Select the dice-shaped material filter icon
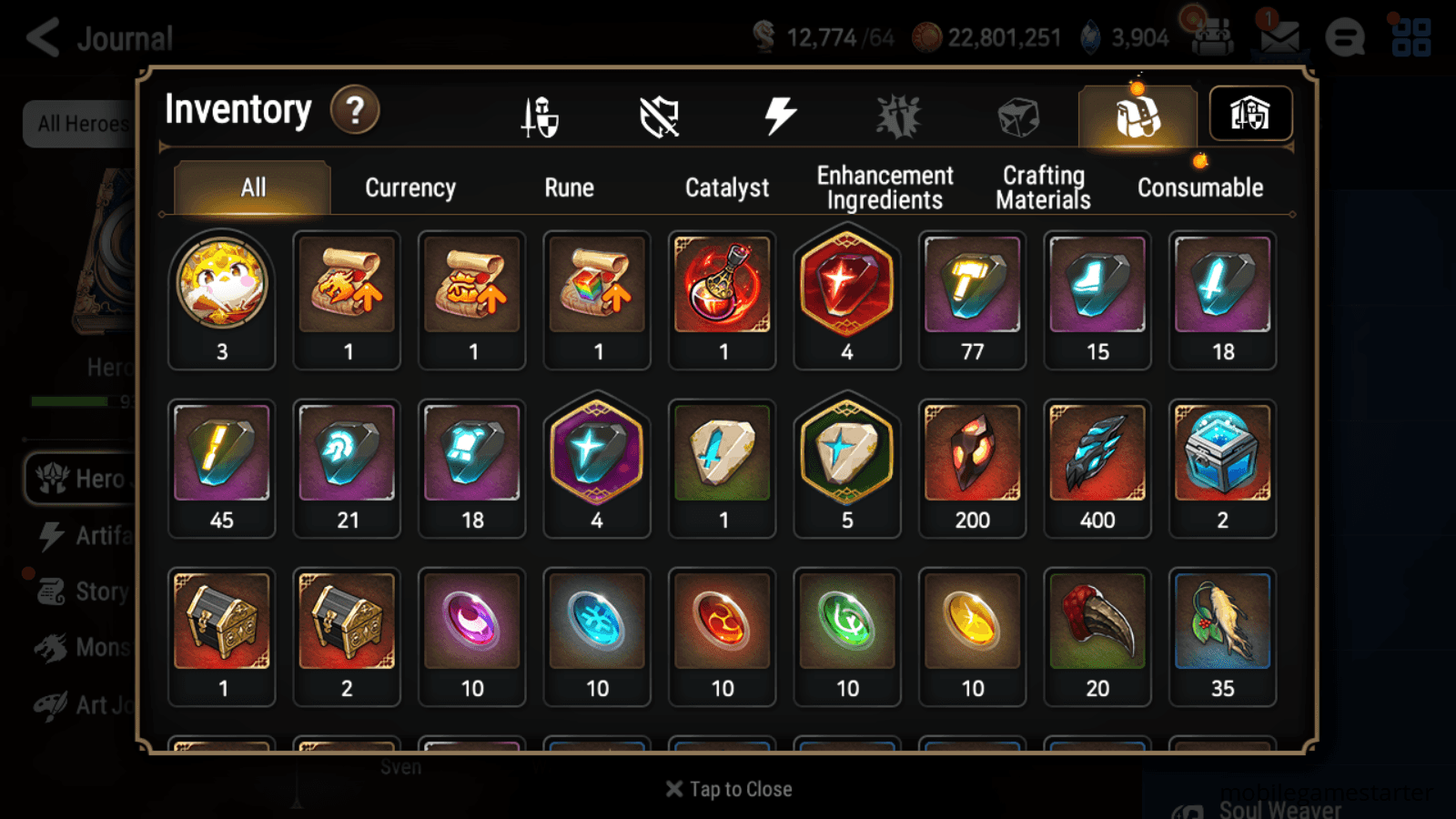 tap(1016, 115)
